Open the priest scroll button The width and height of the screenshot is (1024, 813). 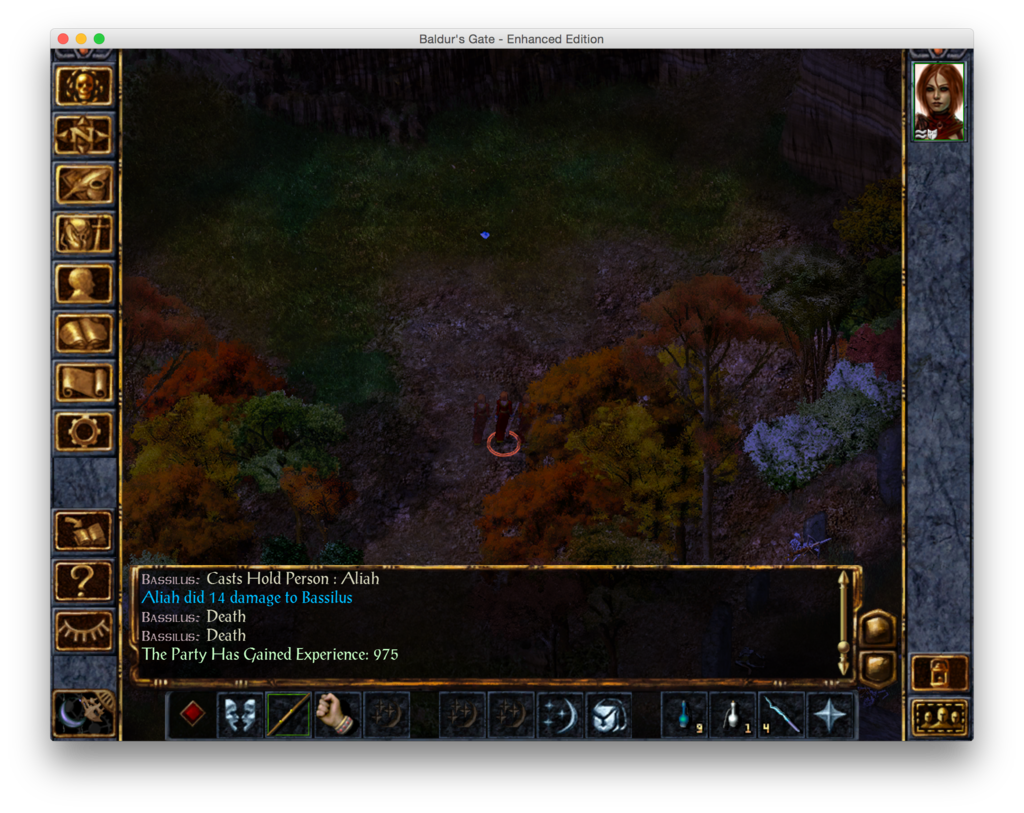pyautogui.click(x=84, y=382)
